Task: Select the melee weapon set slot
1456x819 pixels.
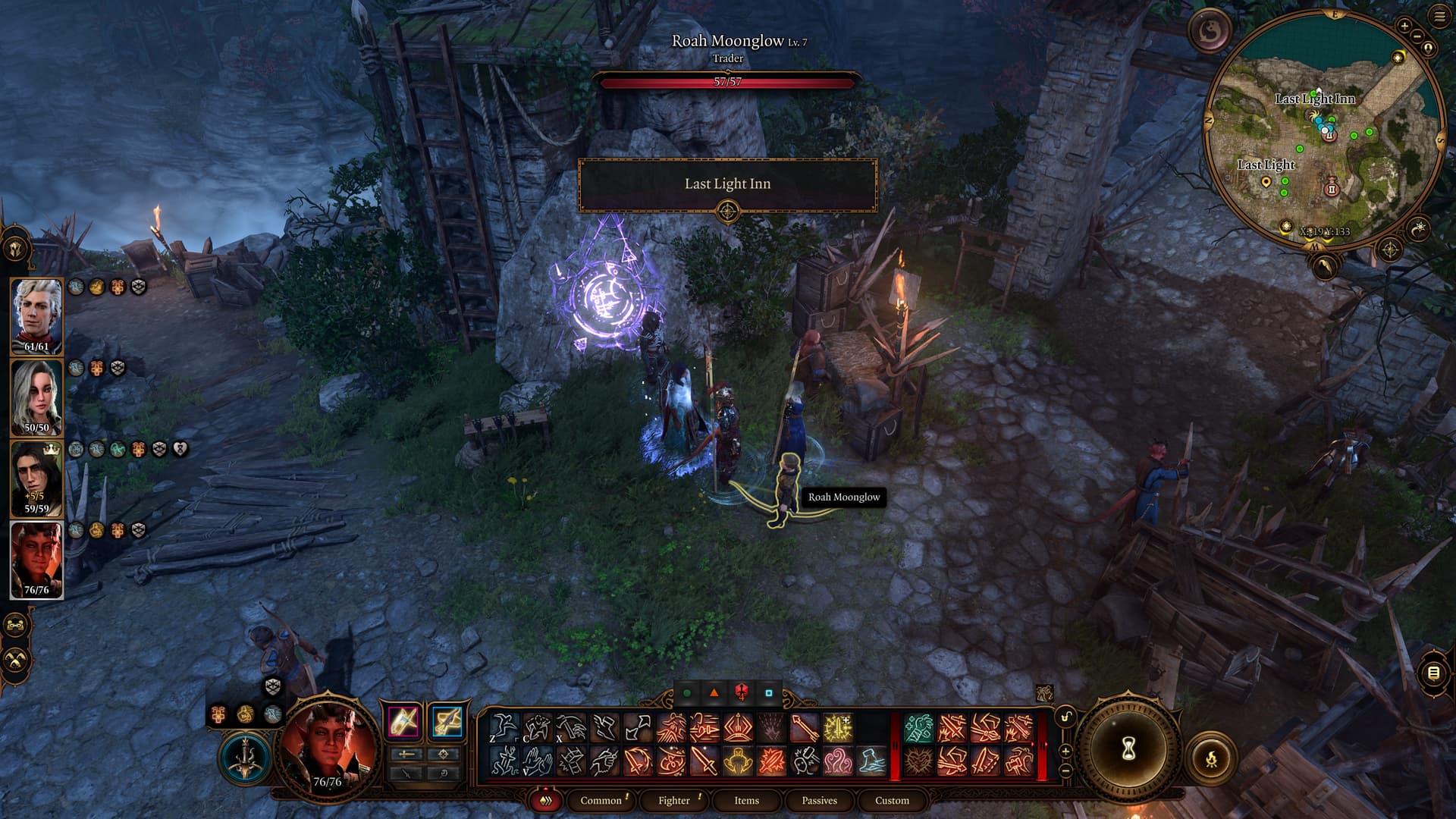Action: pyautogui.click(x=403, y=721)
